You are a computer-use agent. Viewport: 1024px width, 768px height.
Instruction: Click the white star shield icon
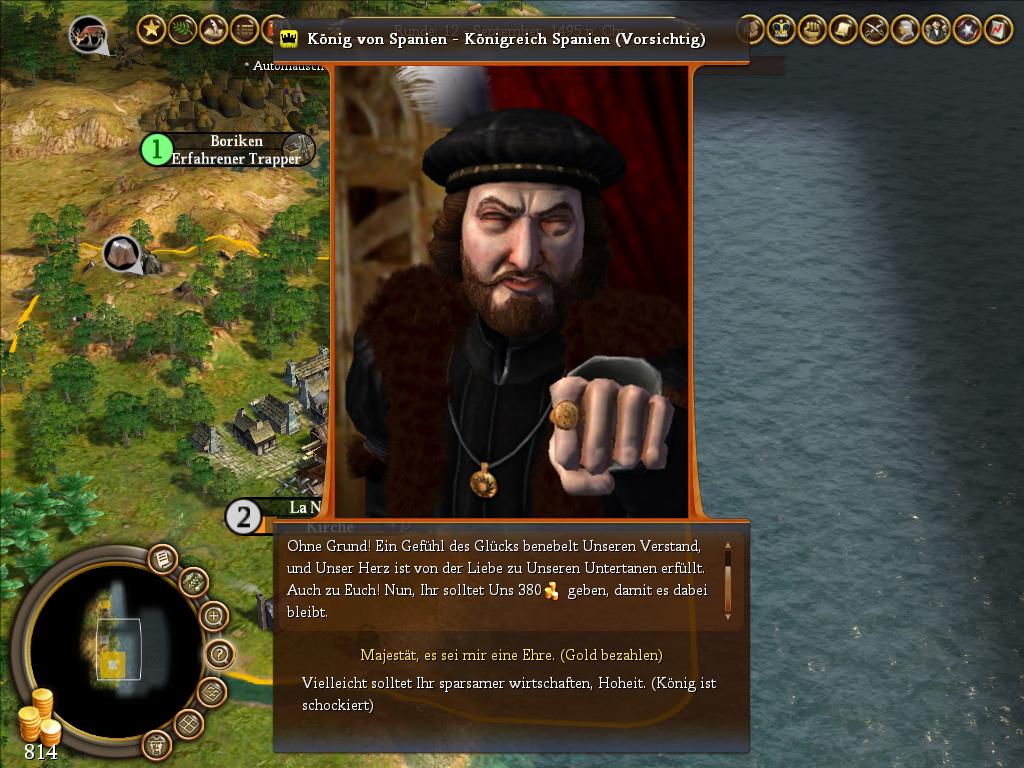[x=967, y=29]
